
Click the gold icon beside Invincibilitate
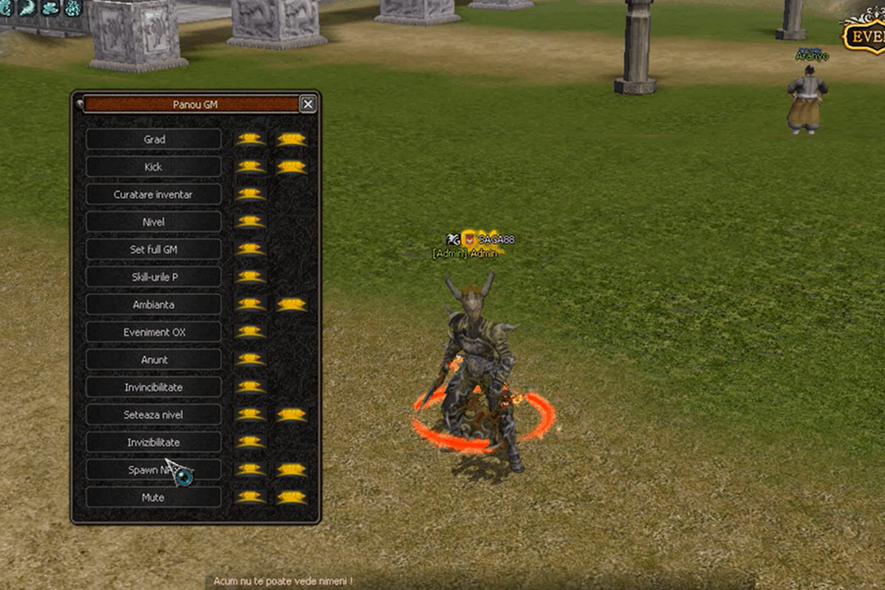pos(250,387)
